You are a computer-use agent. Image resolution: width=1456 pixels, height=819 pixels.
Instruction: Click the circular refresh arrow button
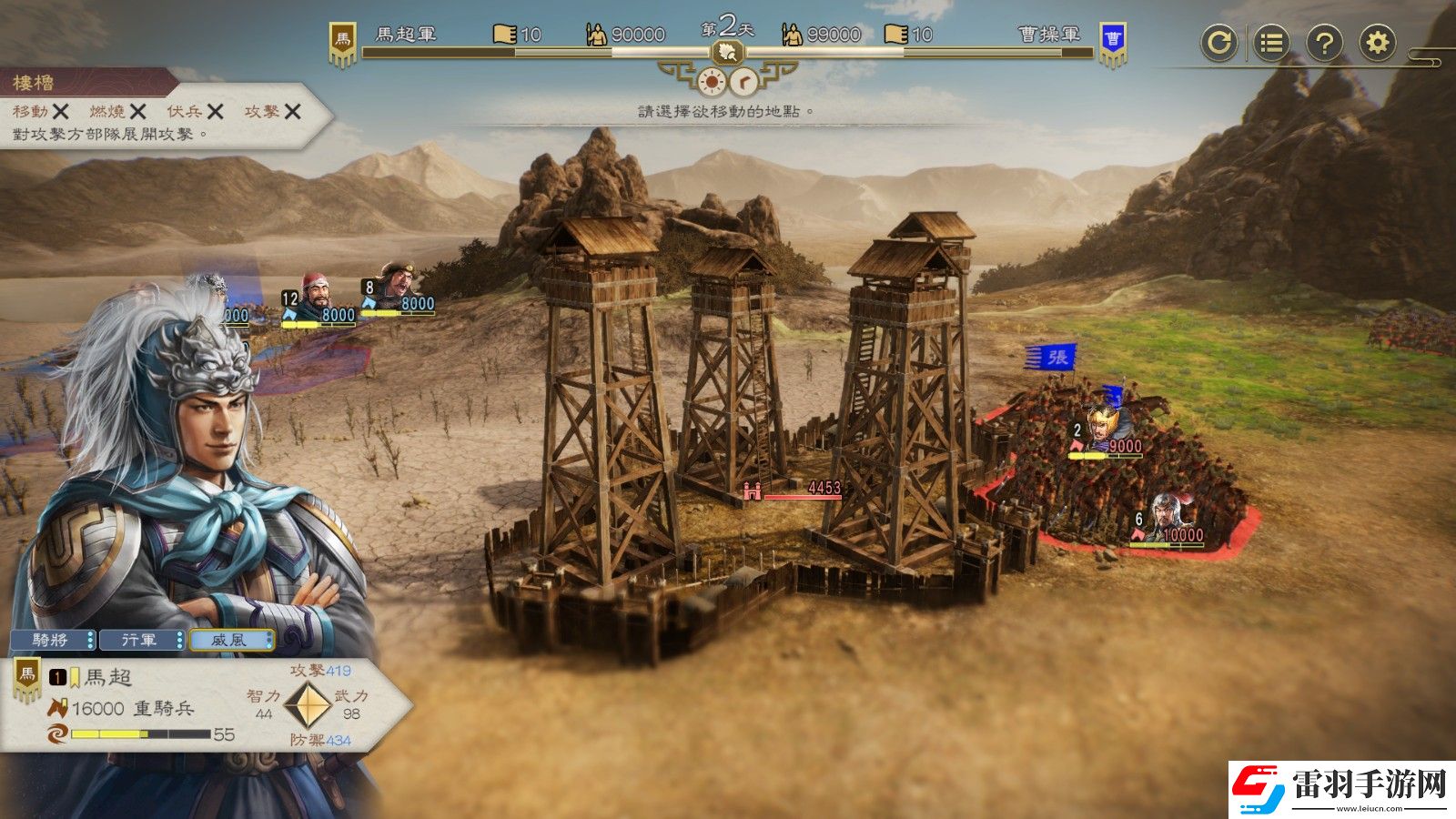click(1218, 43)
